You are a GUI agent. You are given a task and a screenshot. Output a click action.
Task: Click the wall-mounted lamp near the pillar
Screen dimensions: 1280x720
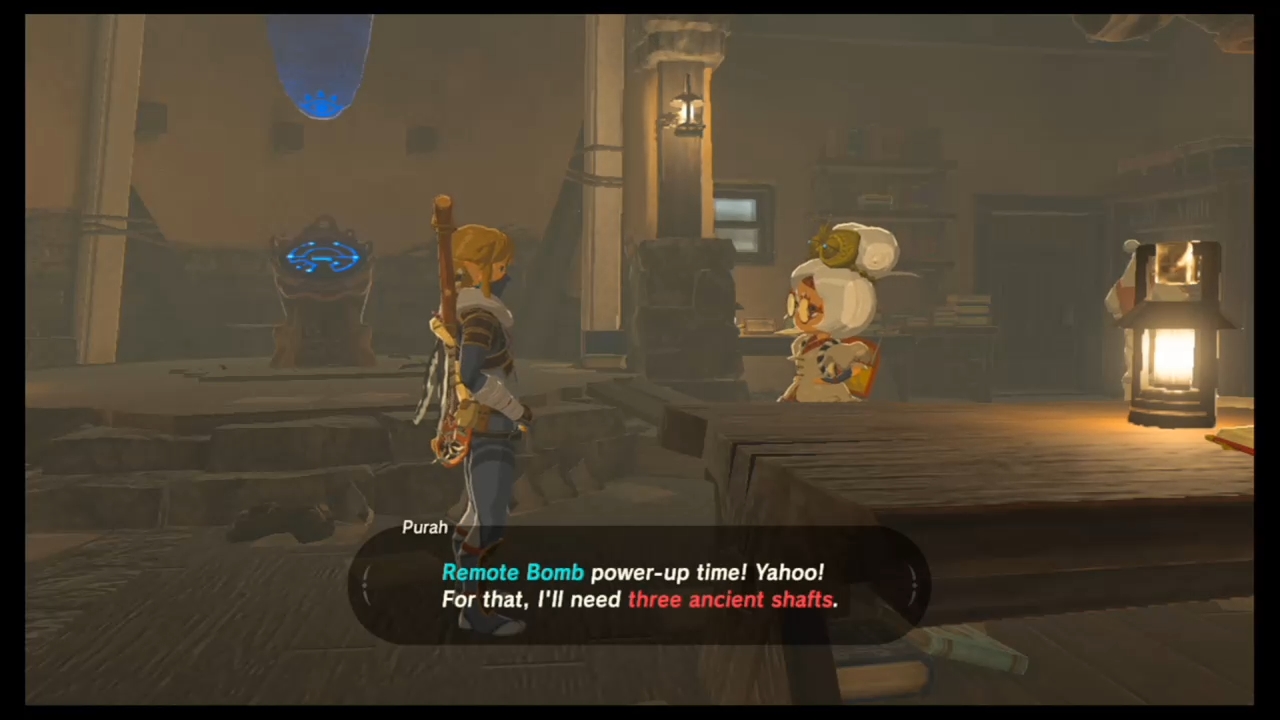coord(687,112)
